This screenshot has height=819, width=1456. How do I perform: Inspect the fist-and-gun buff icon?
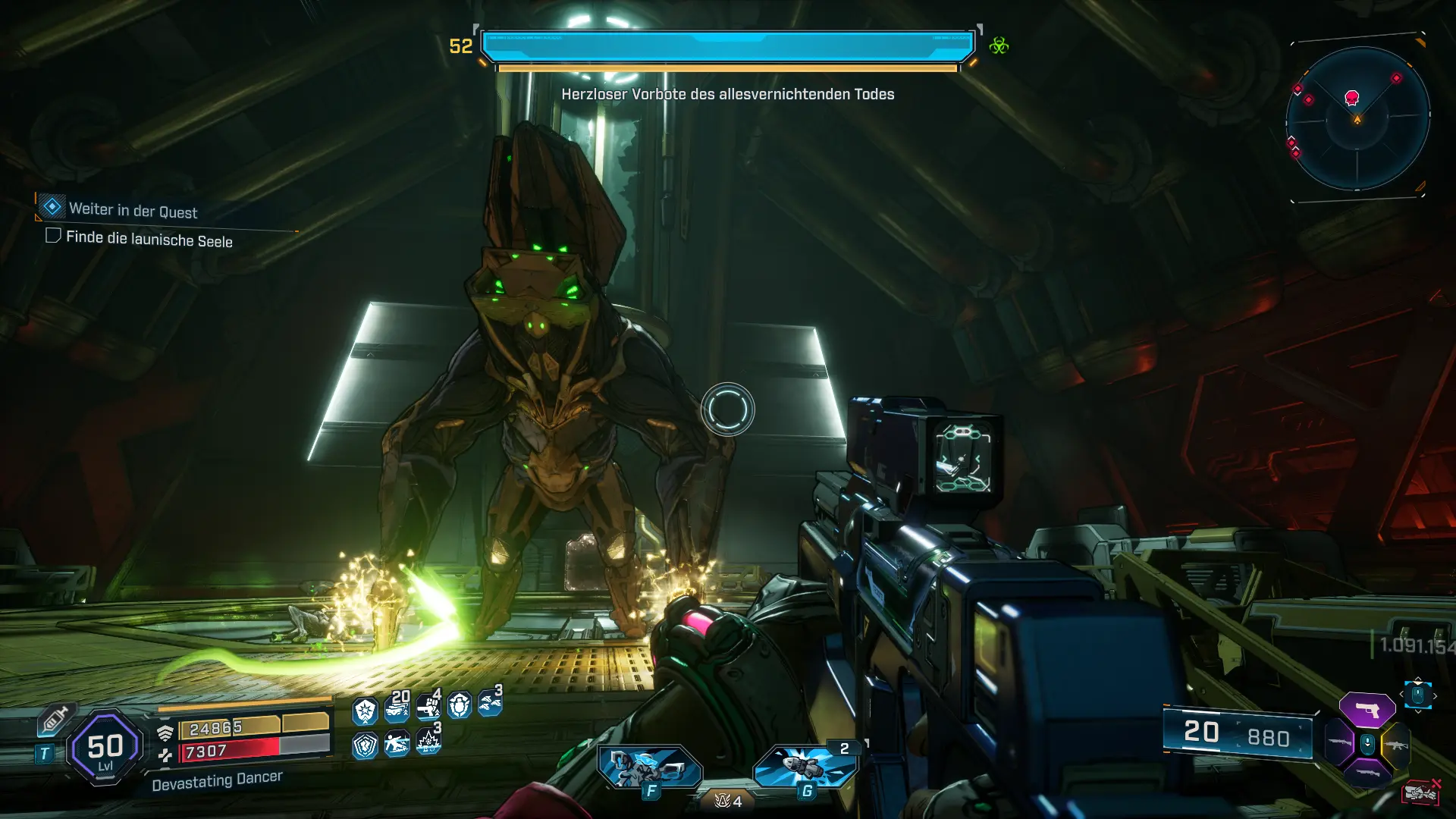point(428,708)
